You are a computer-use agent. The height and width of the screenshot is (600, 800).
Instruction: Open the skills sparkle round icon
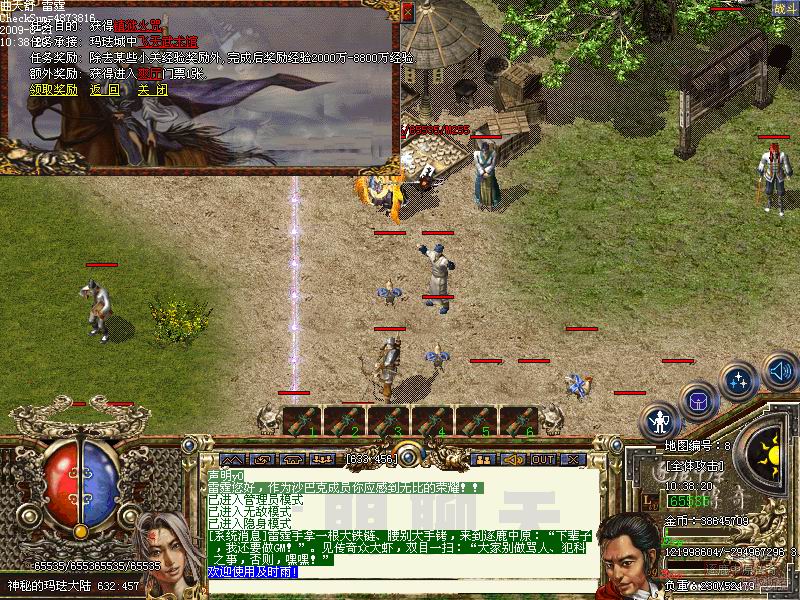[739, 381]
